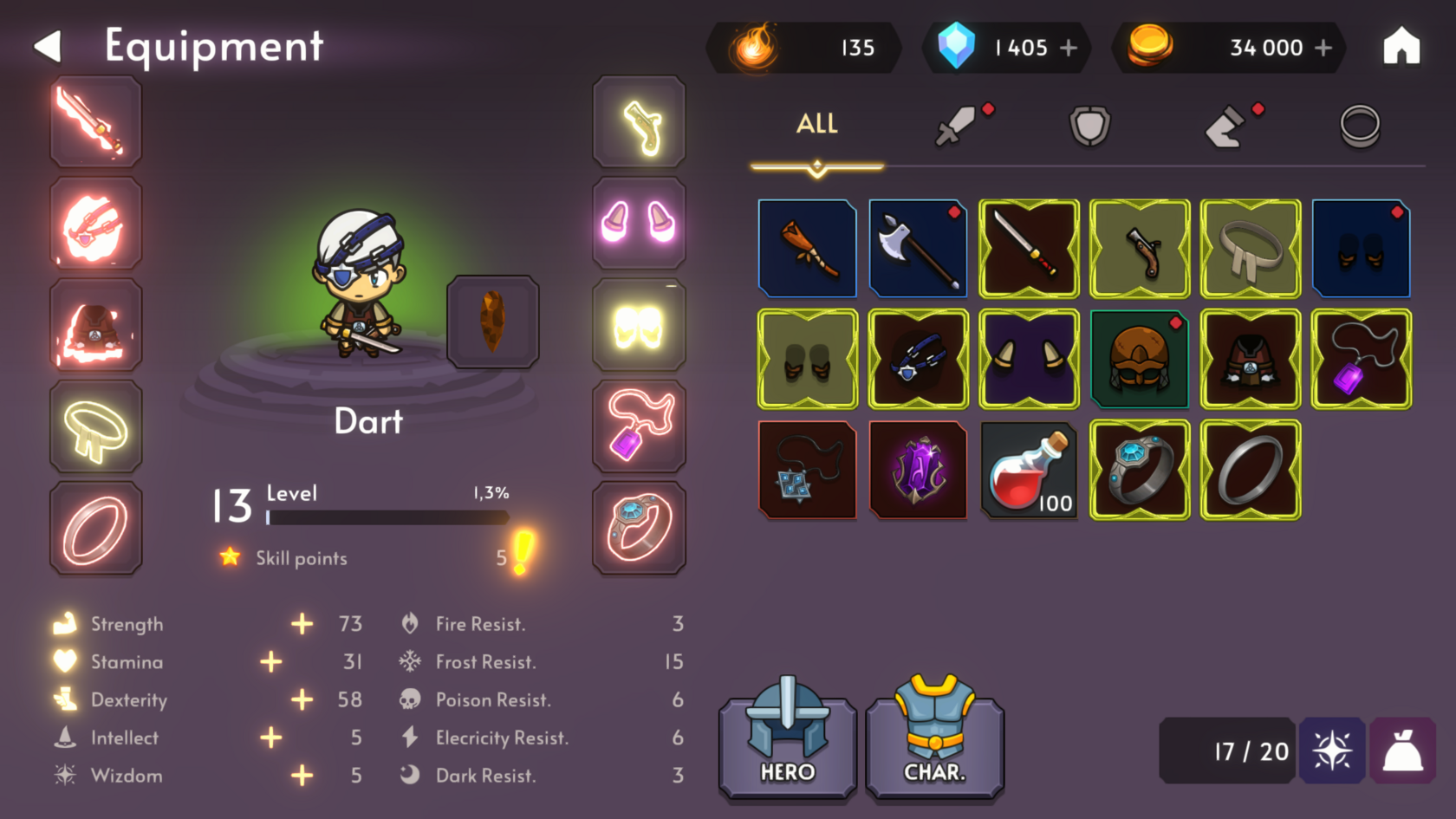Add more gold coins
This screenshot has width=1456, height=819.
point(1323,48)
